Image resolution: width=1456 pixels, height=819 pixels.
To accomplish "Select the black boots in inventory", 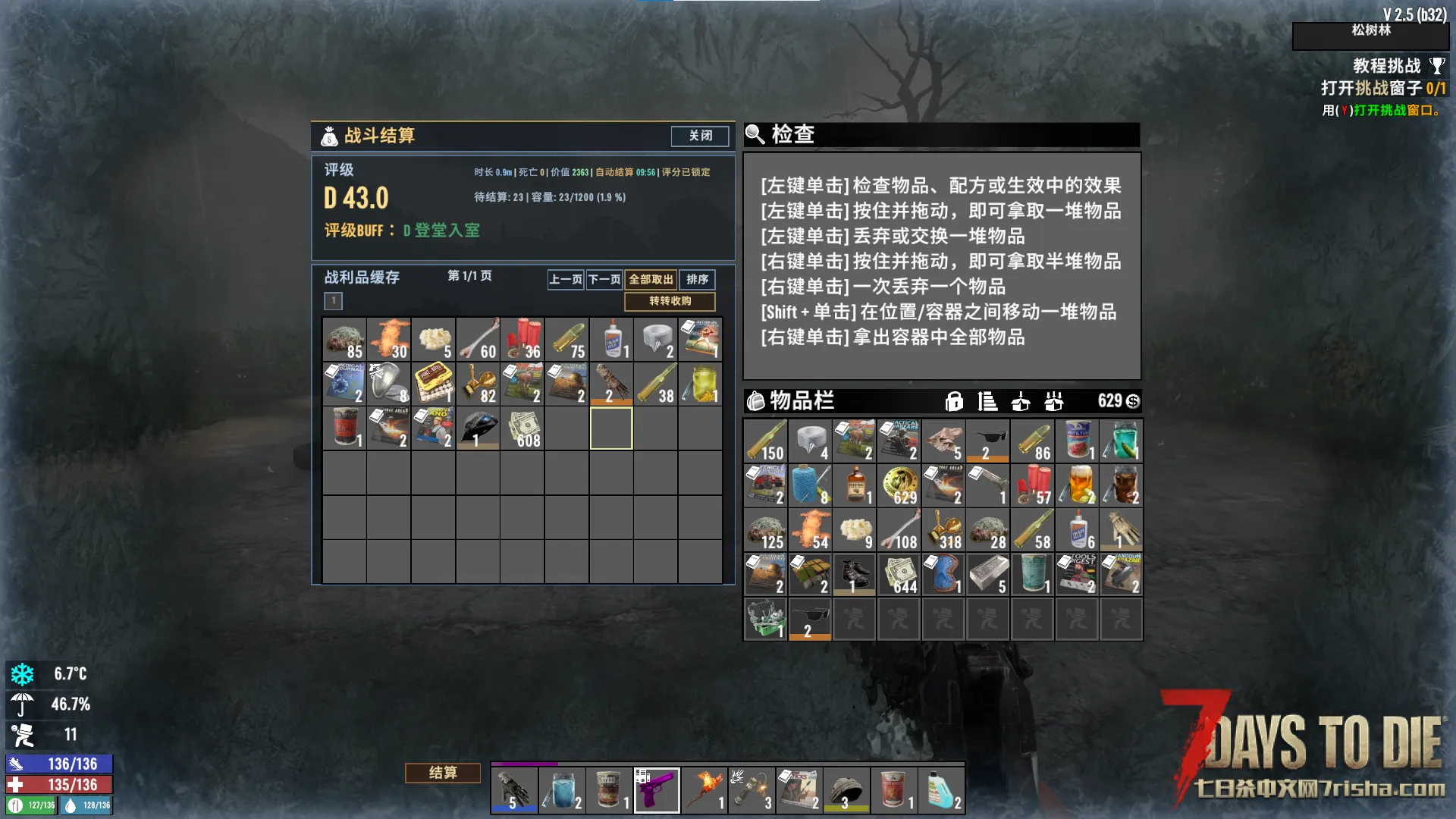I will point(855,575).
